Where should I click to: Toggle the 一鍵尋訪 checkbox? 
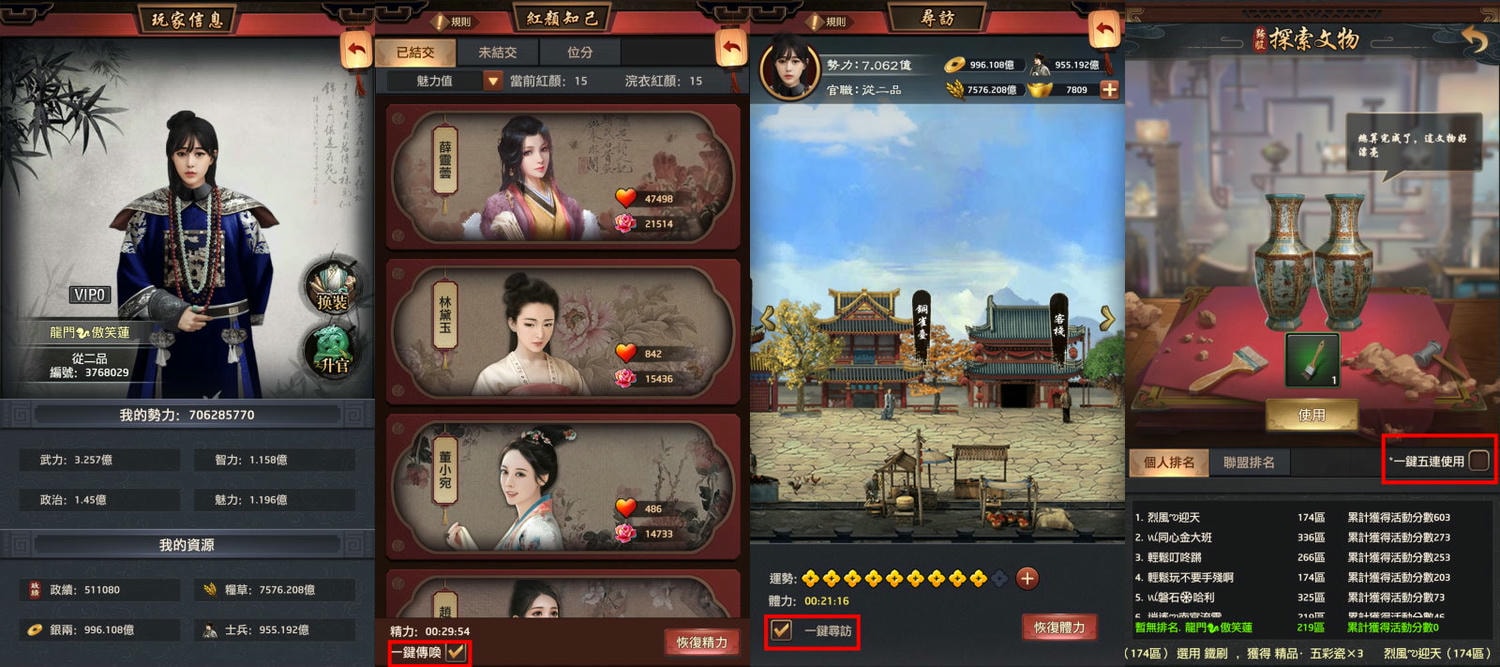point(781,631)
